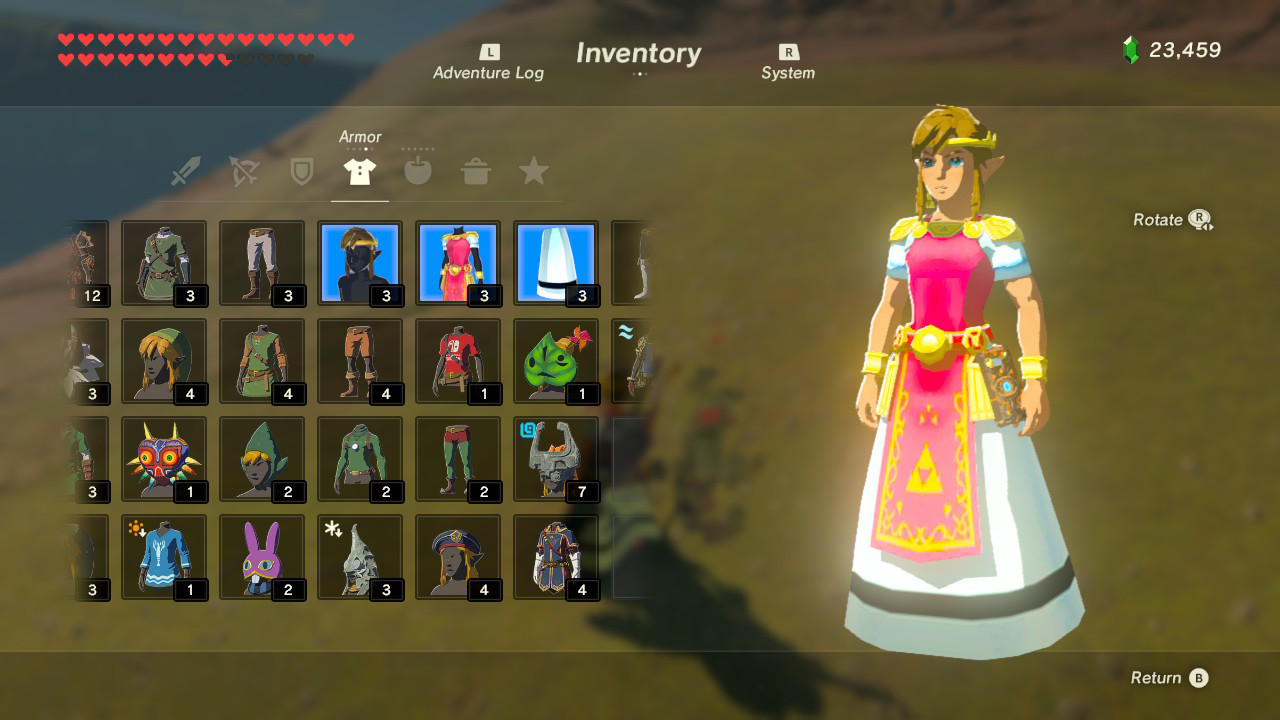1280x720 pixels.
Task: Switch to the shields category icon
Action: (301, 170)
